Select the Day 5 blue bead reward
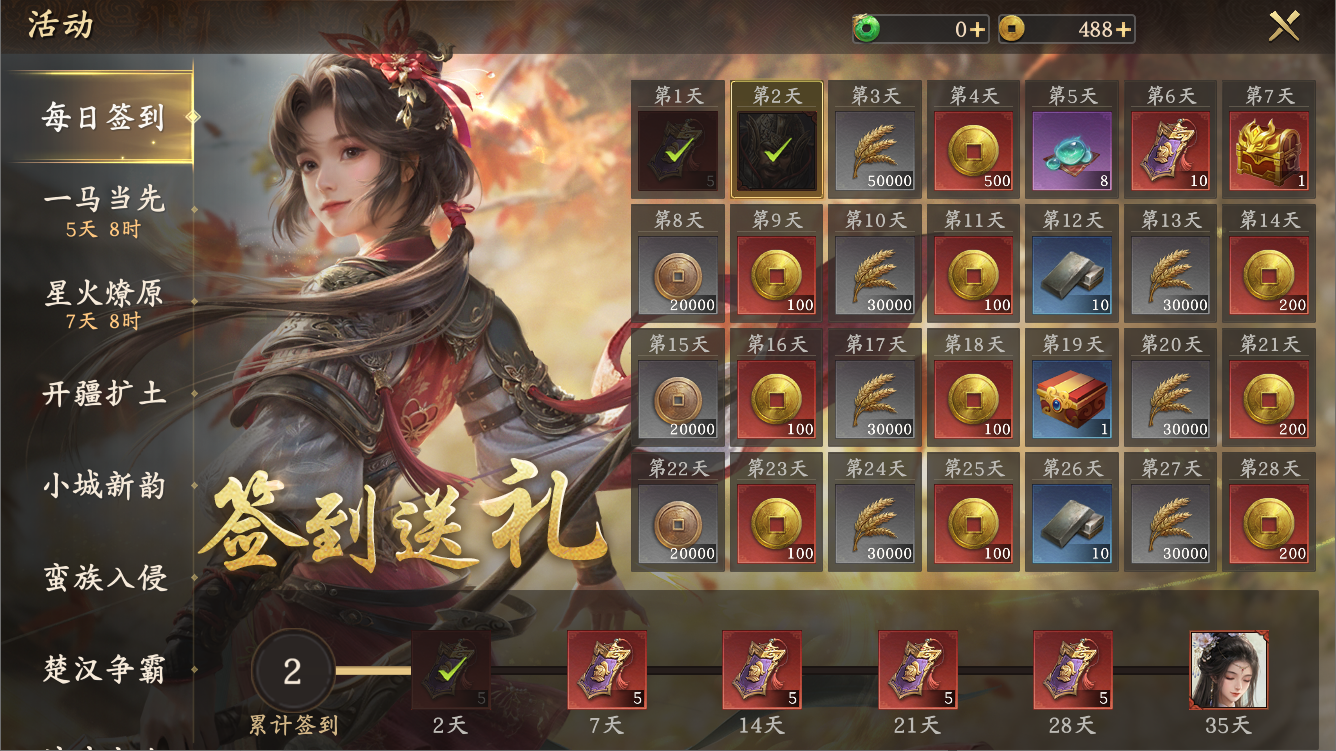 pyautogui.click(x=1072, y=150)
